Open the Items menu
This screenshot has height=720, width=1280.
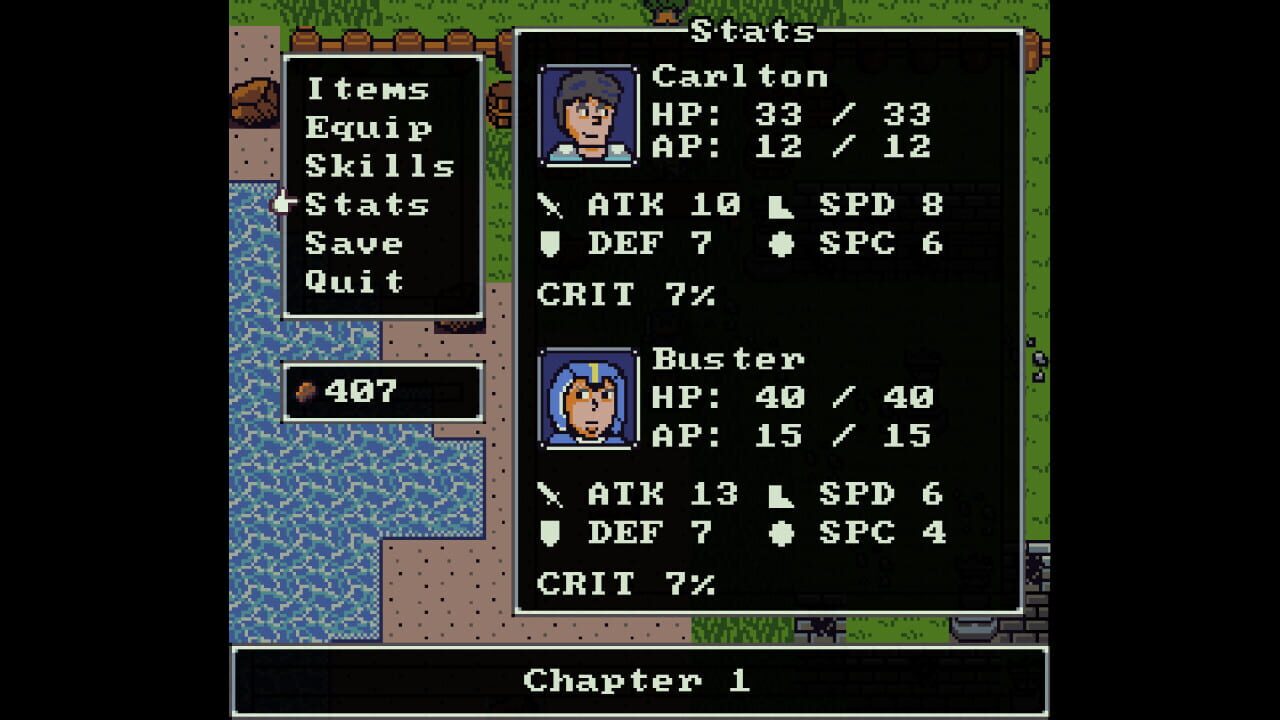tap(366, 89)
